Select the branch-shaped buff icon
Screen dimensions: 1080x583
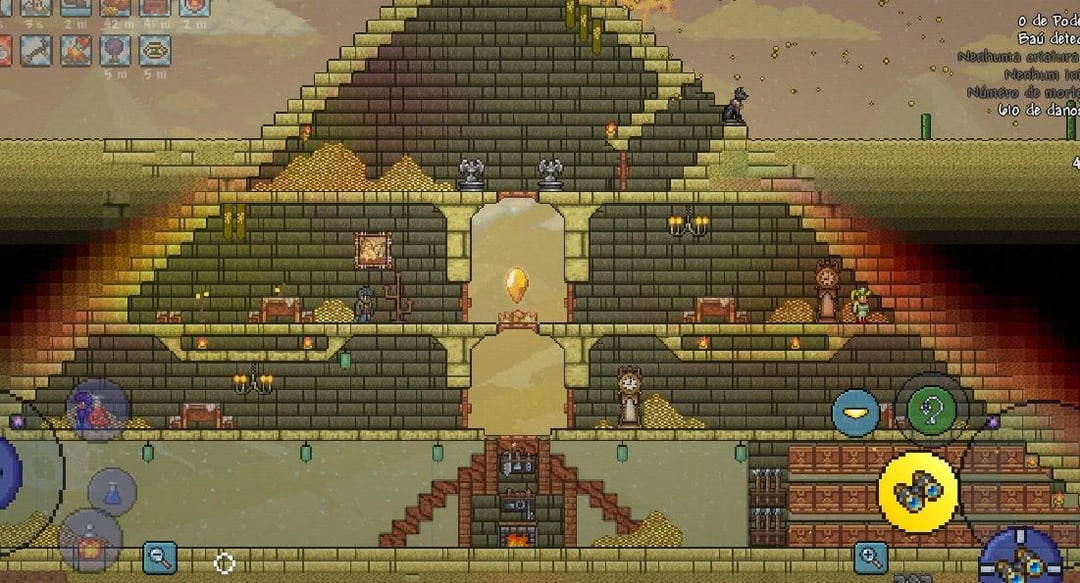37,50
